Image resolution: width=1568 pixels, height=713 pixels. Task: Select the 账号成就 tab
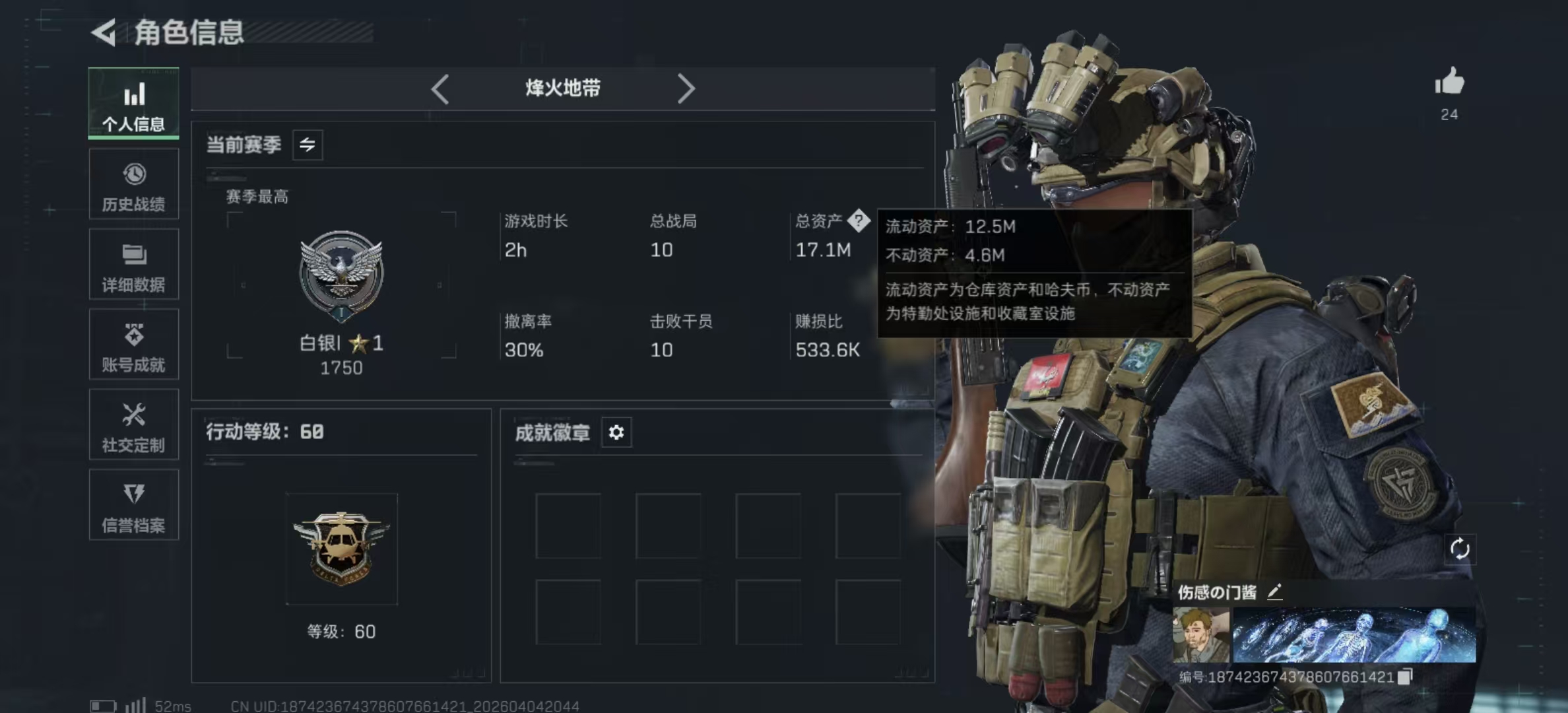click(133, 345)
